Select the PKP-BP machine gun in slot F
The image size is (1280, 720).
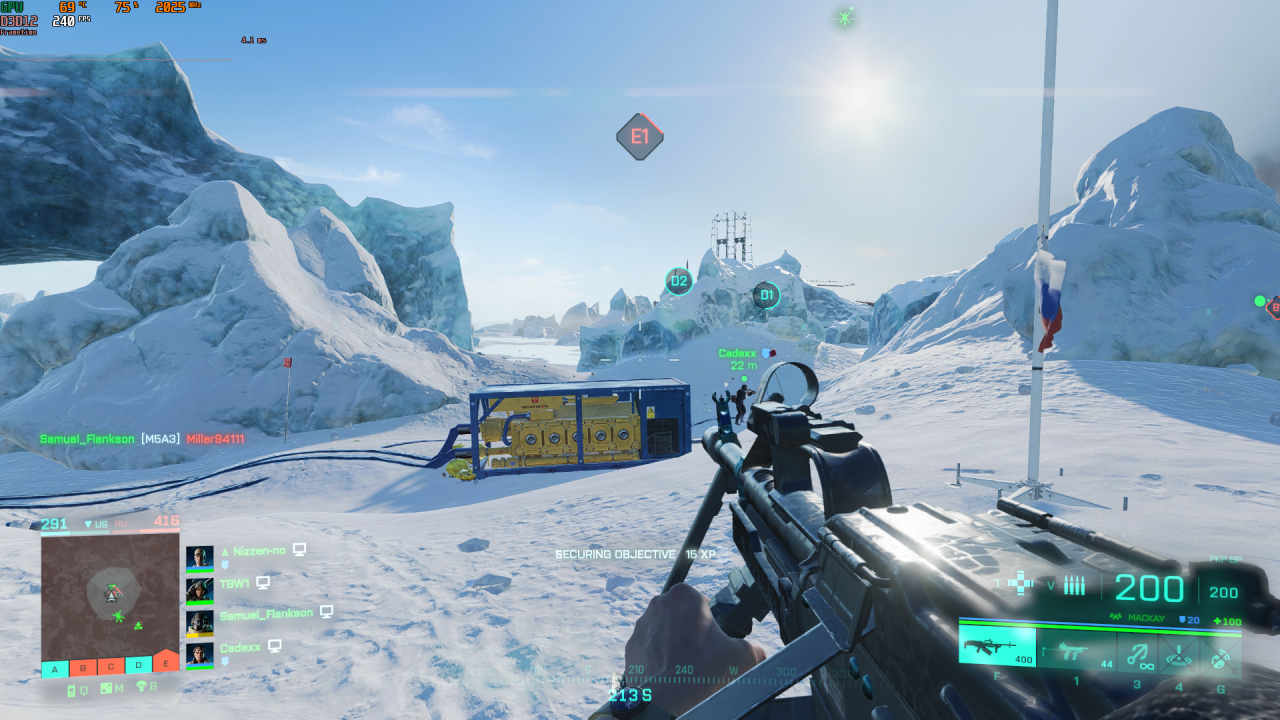pos(996,650)
